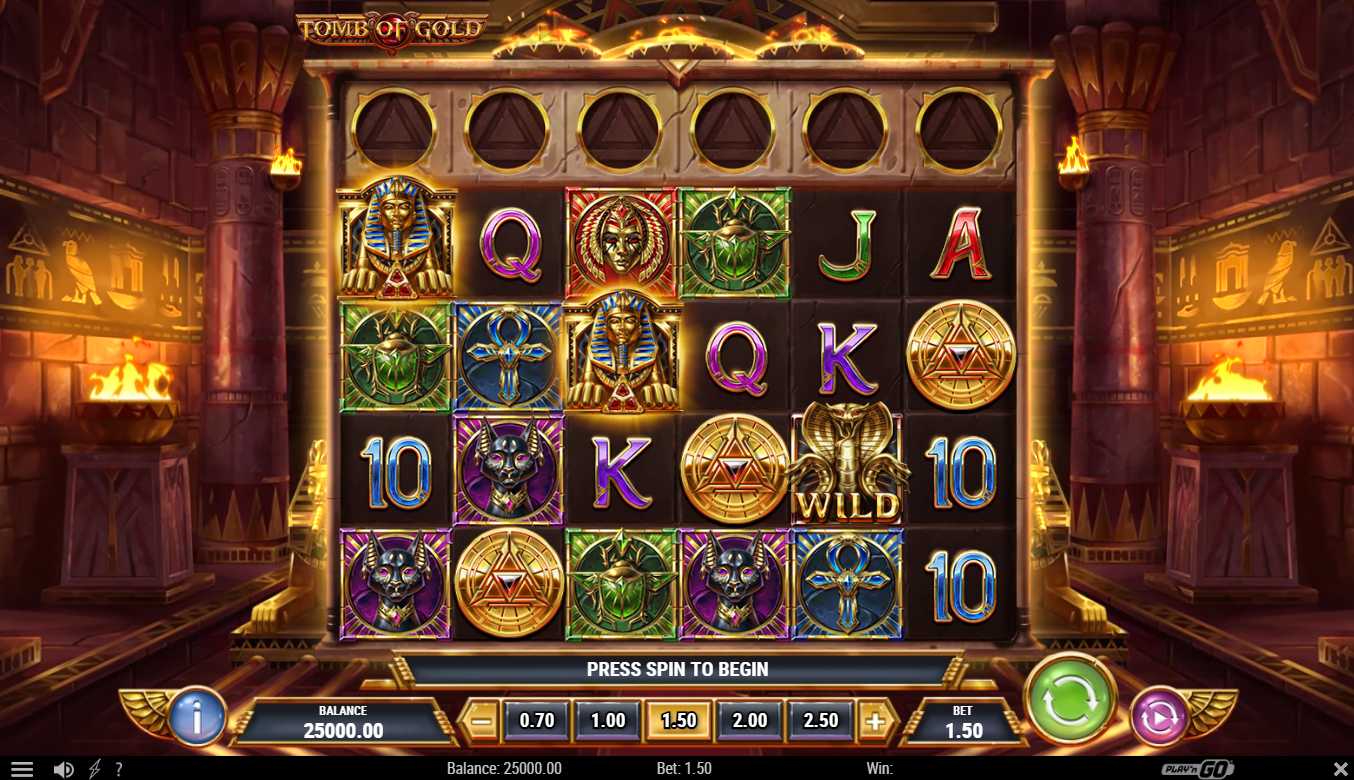Pick the 2.50 bet value

pyautogui.click(x=821, y=721)
